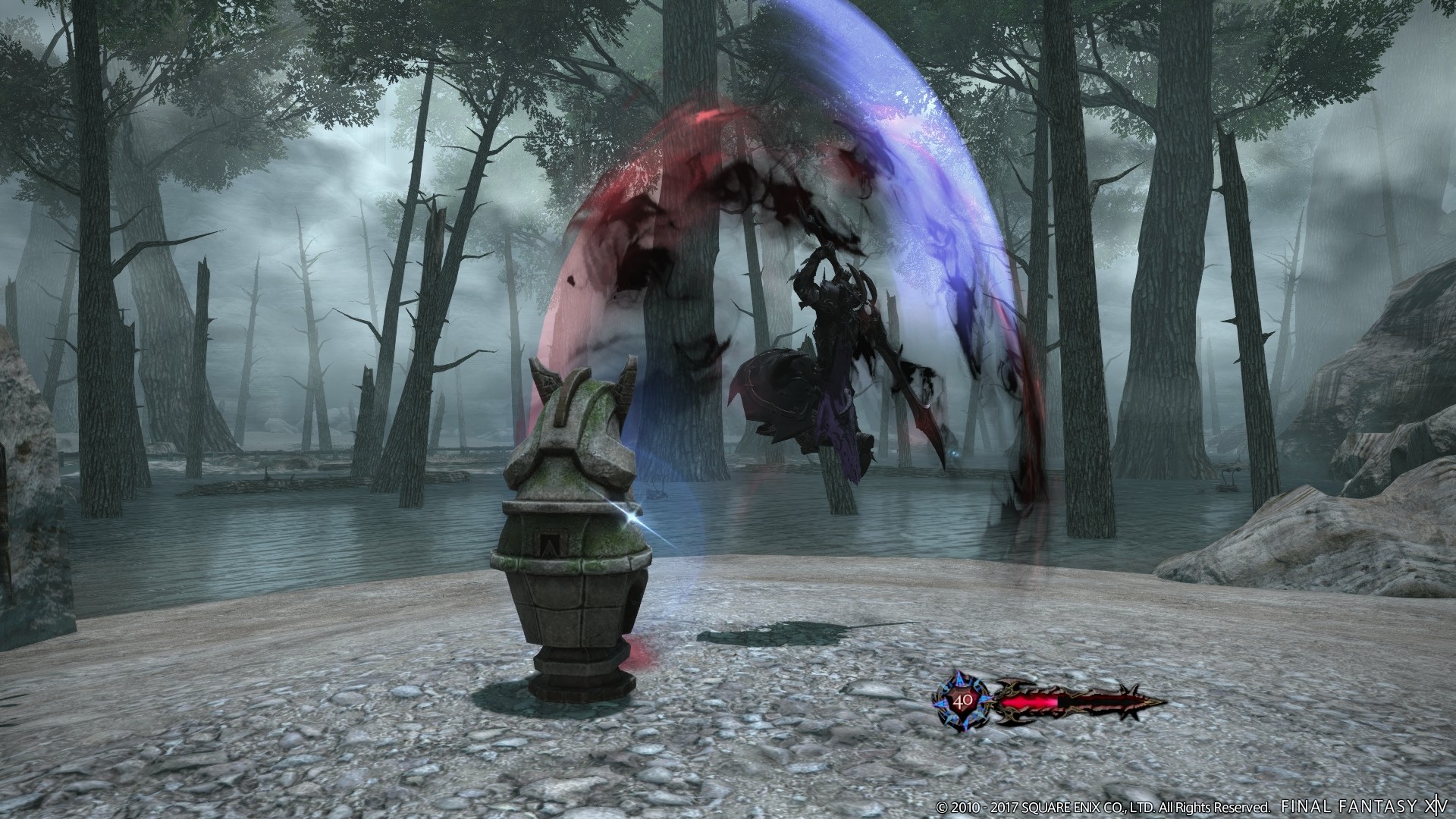Click the dark triangular sigil on the urn

coord(551,543)
